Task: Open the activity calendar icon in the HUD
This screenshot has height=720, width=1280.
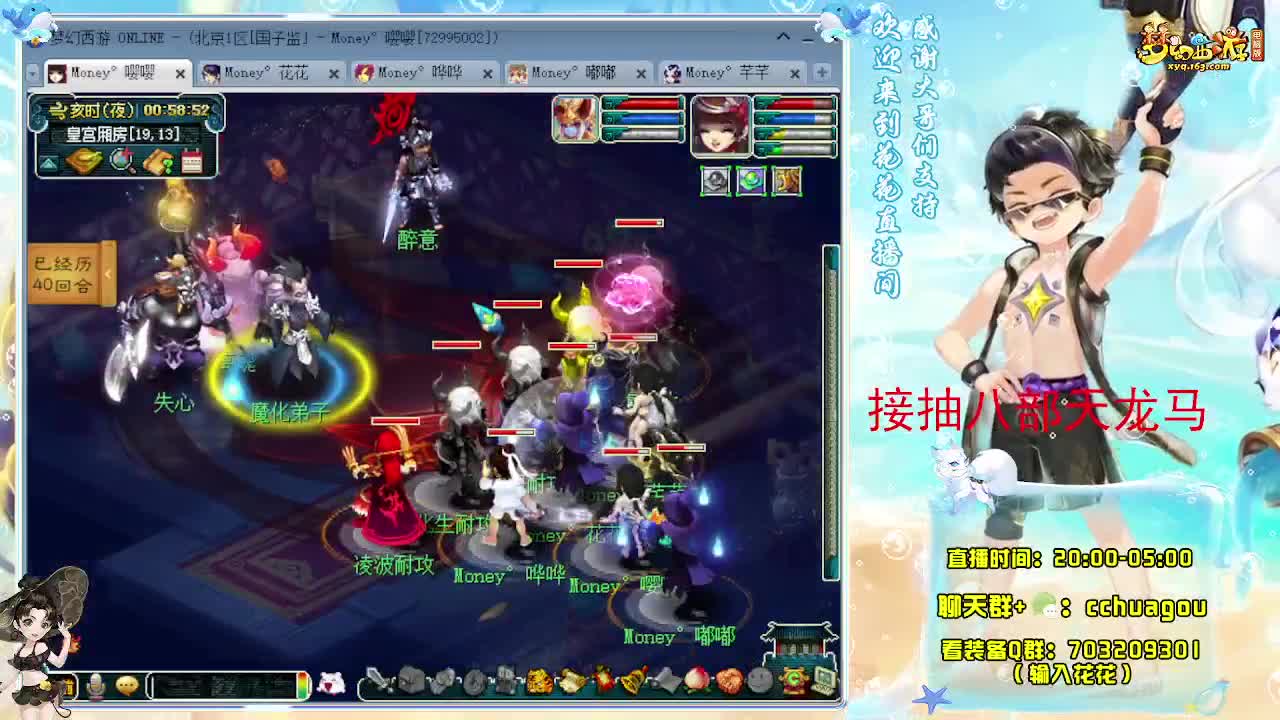Action: [191, 162]
